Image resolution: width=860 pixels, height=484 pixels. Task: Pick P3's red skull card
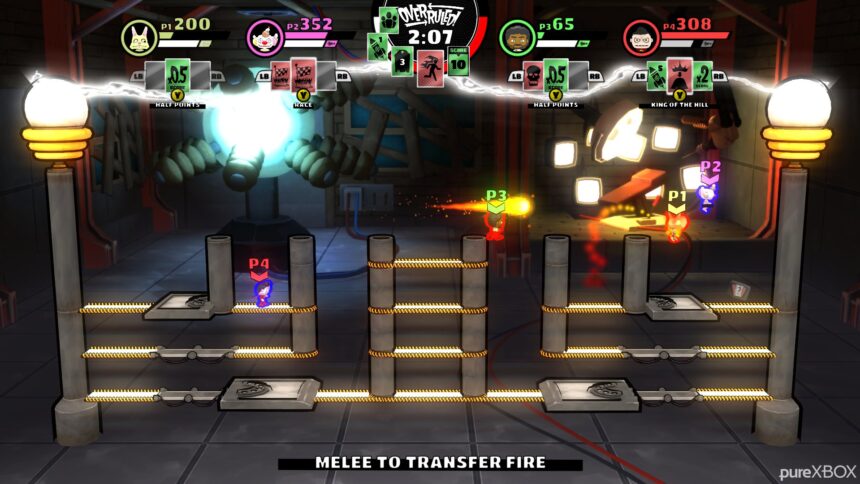(532, 76)
